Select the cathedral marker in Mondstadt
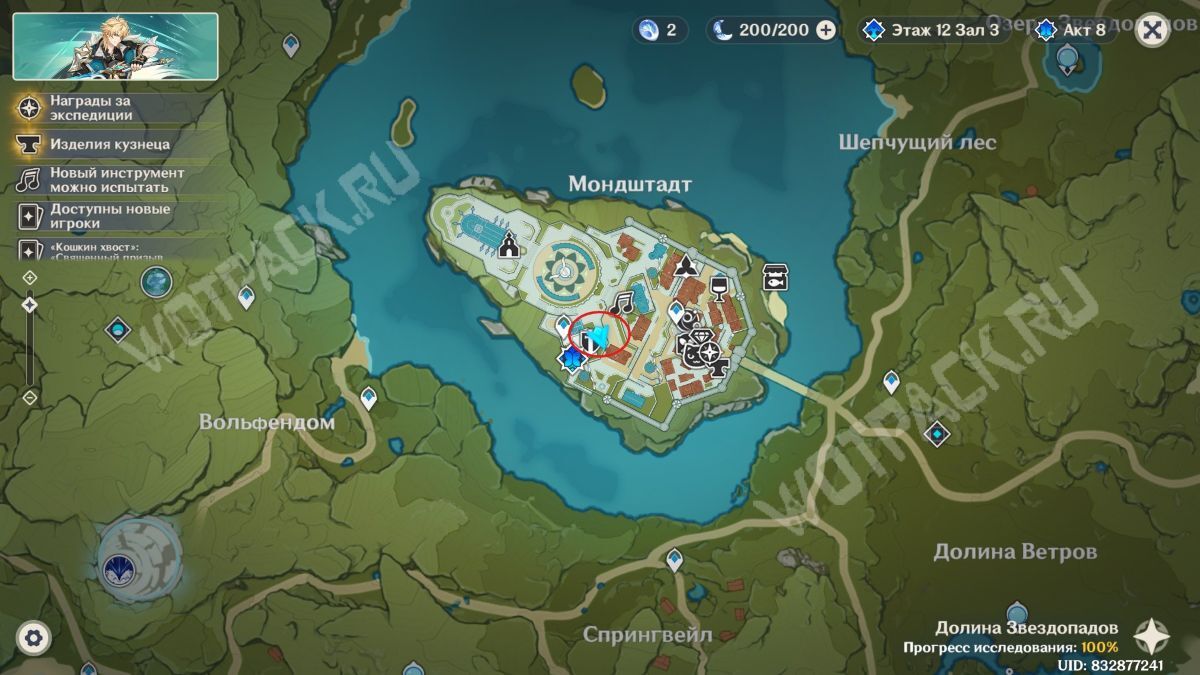This screenshot has height=675, width=1200. click(x=509, y=244)
